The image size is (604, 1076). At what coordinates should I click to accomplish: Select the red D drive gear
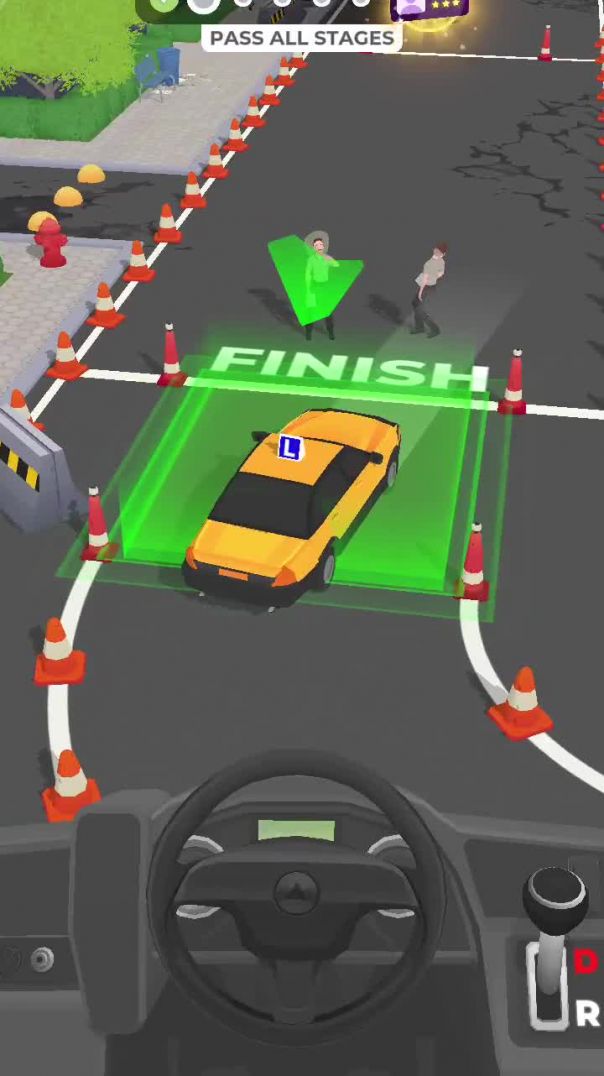coord(585,962)
